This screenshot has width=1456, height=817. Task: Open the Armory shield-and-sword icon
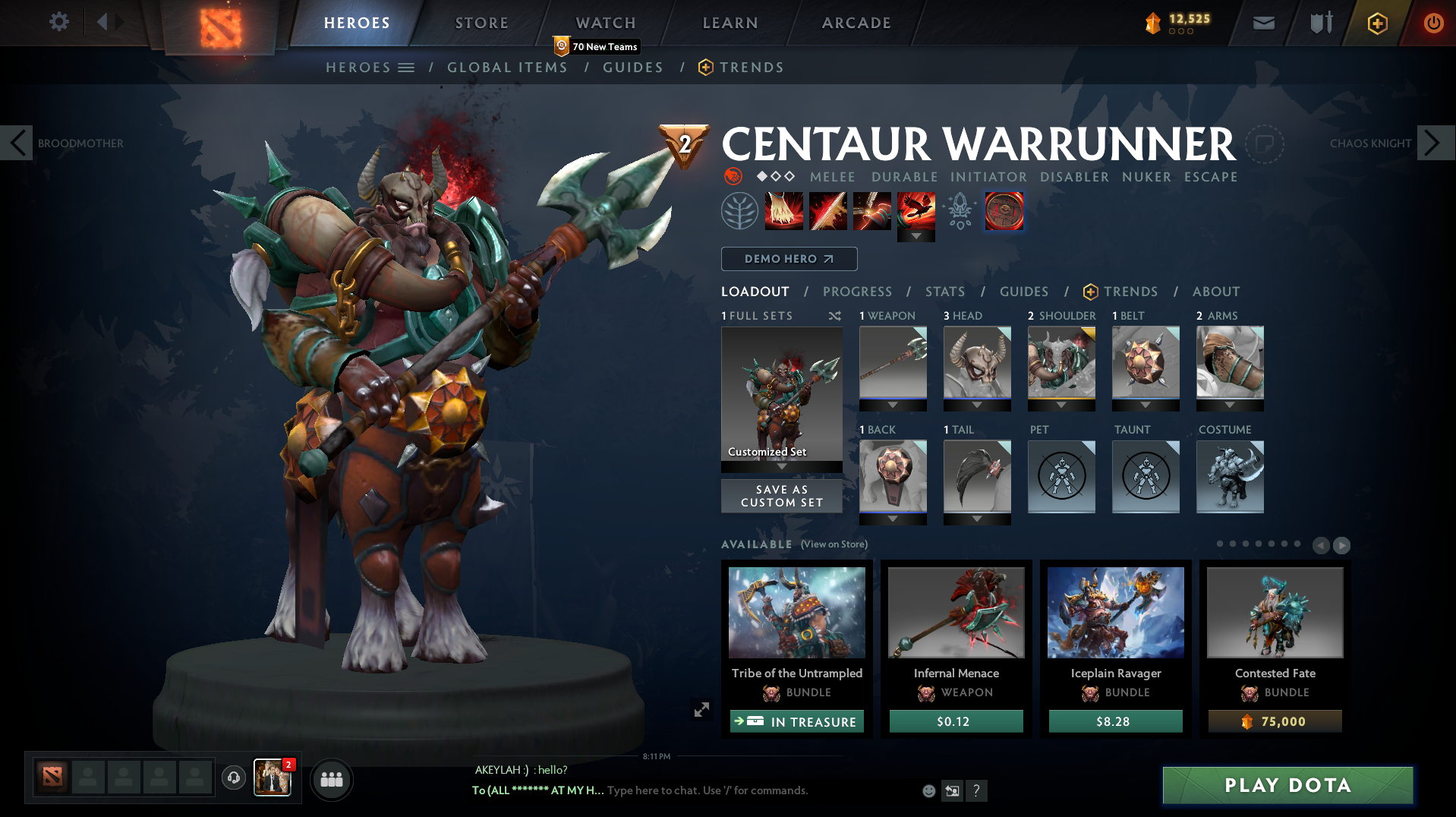[1319, 22]
